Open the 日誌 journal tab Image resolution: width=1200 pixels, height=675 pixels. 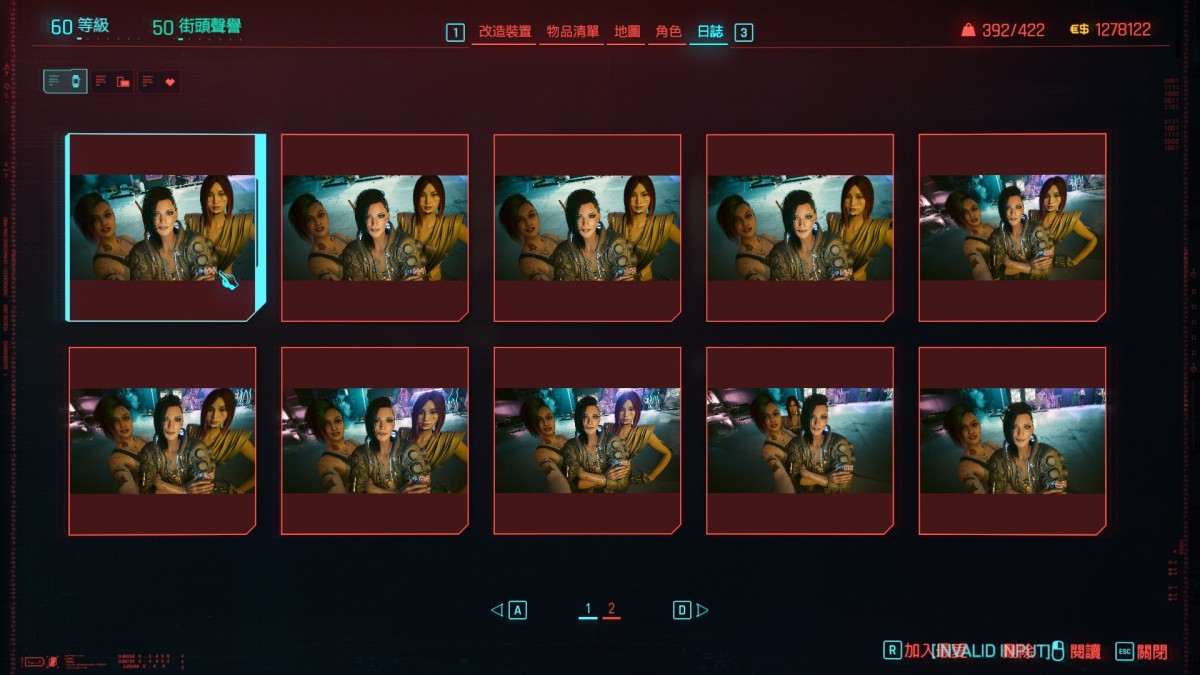[x=709, y=32]
